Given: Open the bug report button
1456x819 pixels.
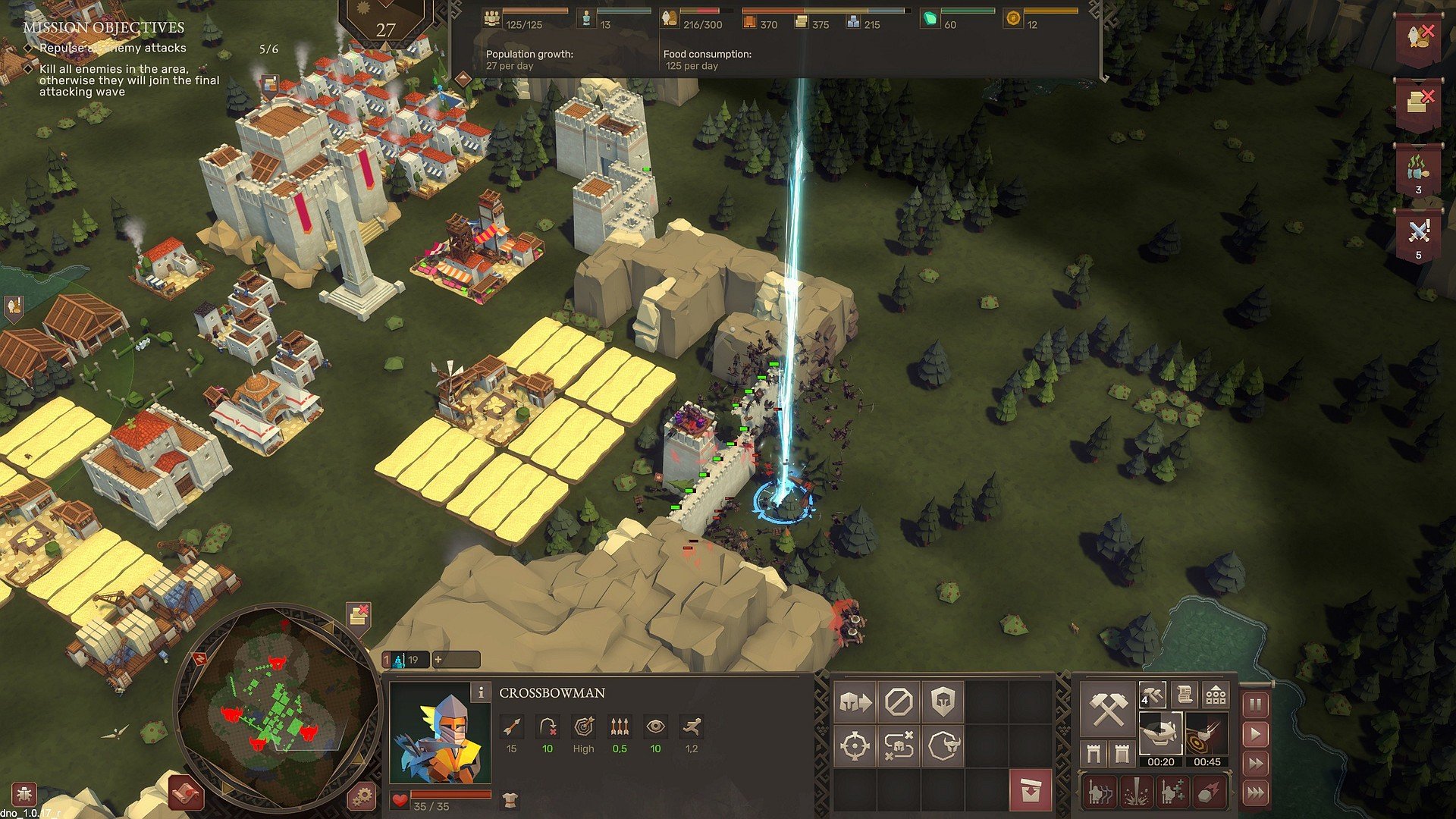Looking at the screenshot, I should click(23, 795).
